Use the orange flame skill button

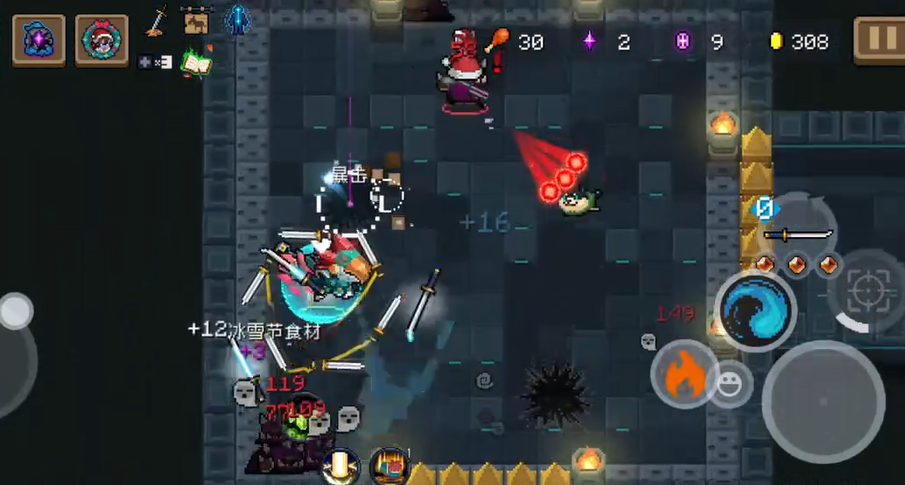tap(684, 374)
